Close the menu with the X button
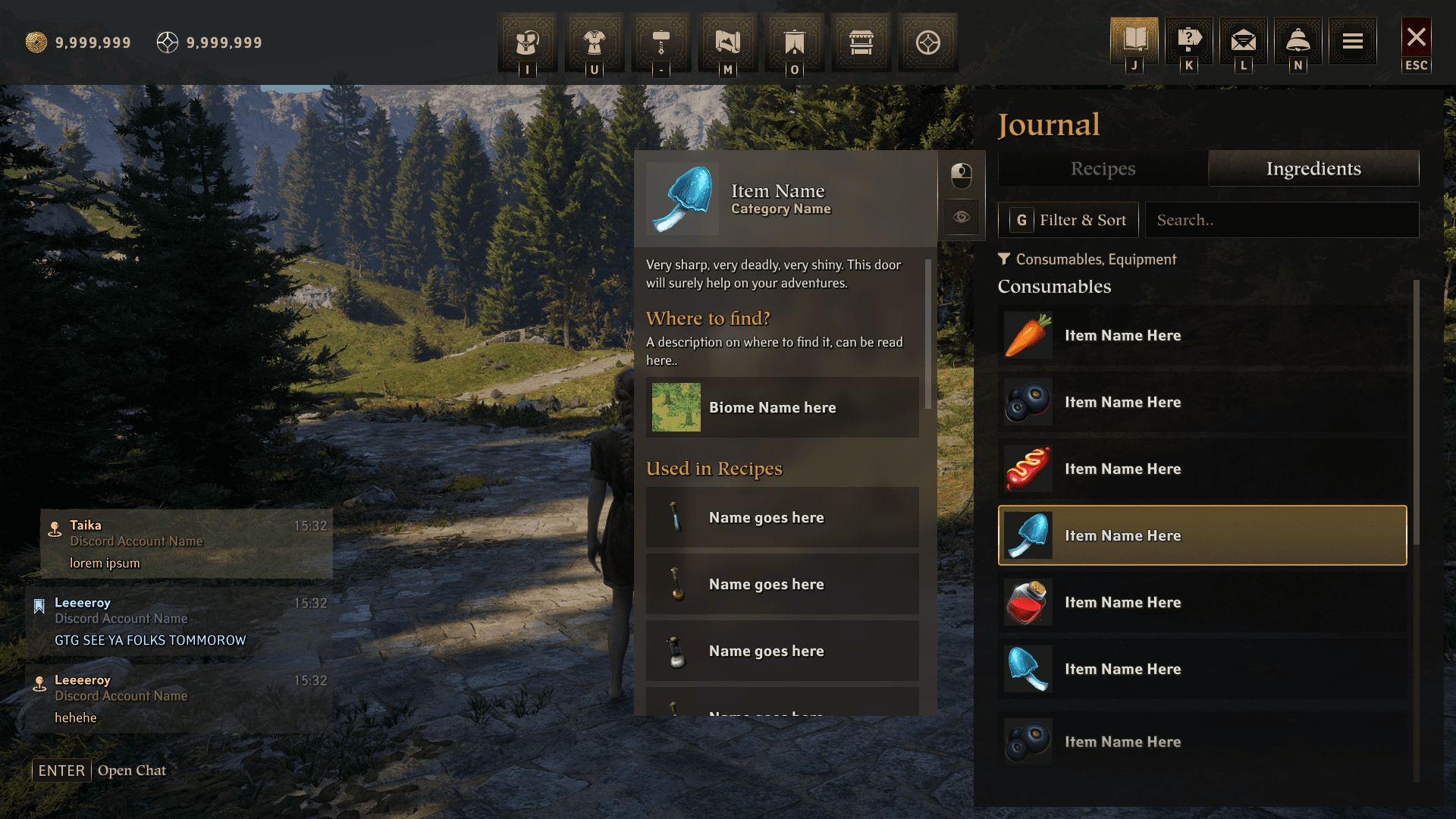Screen dimensions: 1456x819 point(1416,38)
